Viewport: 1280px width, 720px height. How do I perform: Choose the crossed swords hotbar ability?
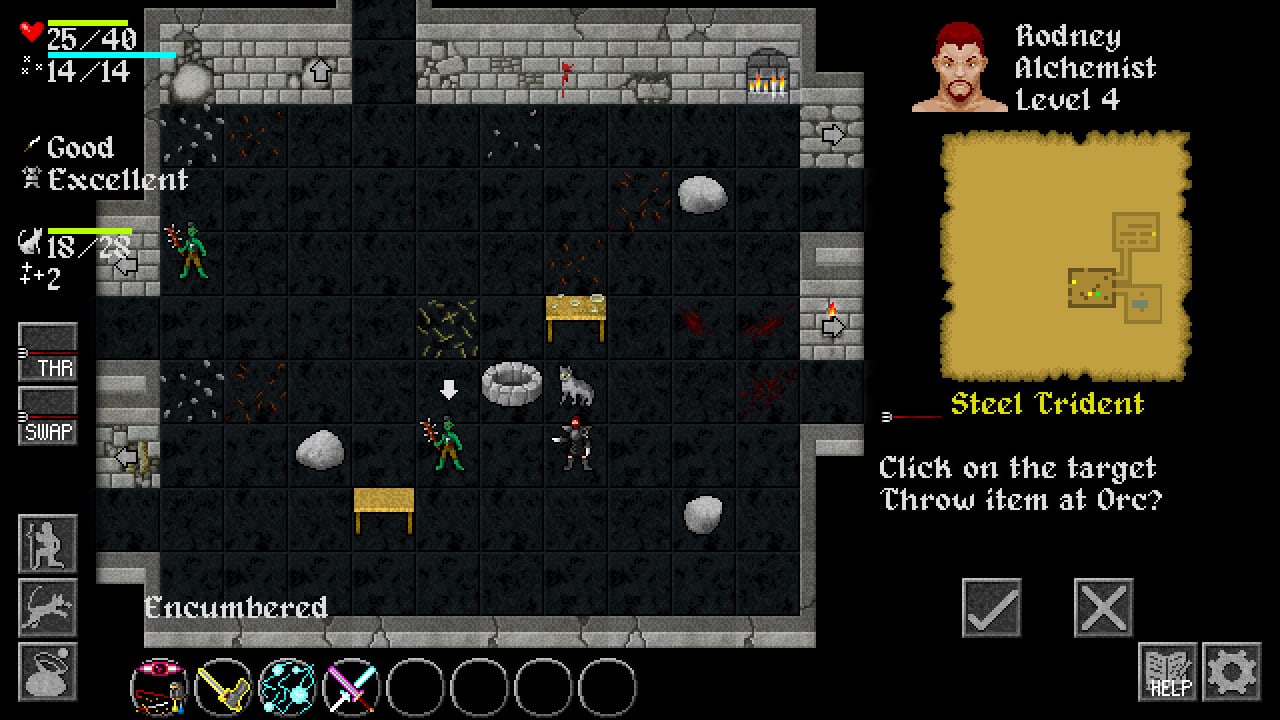pos(352,687)
